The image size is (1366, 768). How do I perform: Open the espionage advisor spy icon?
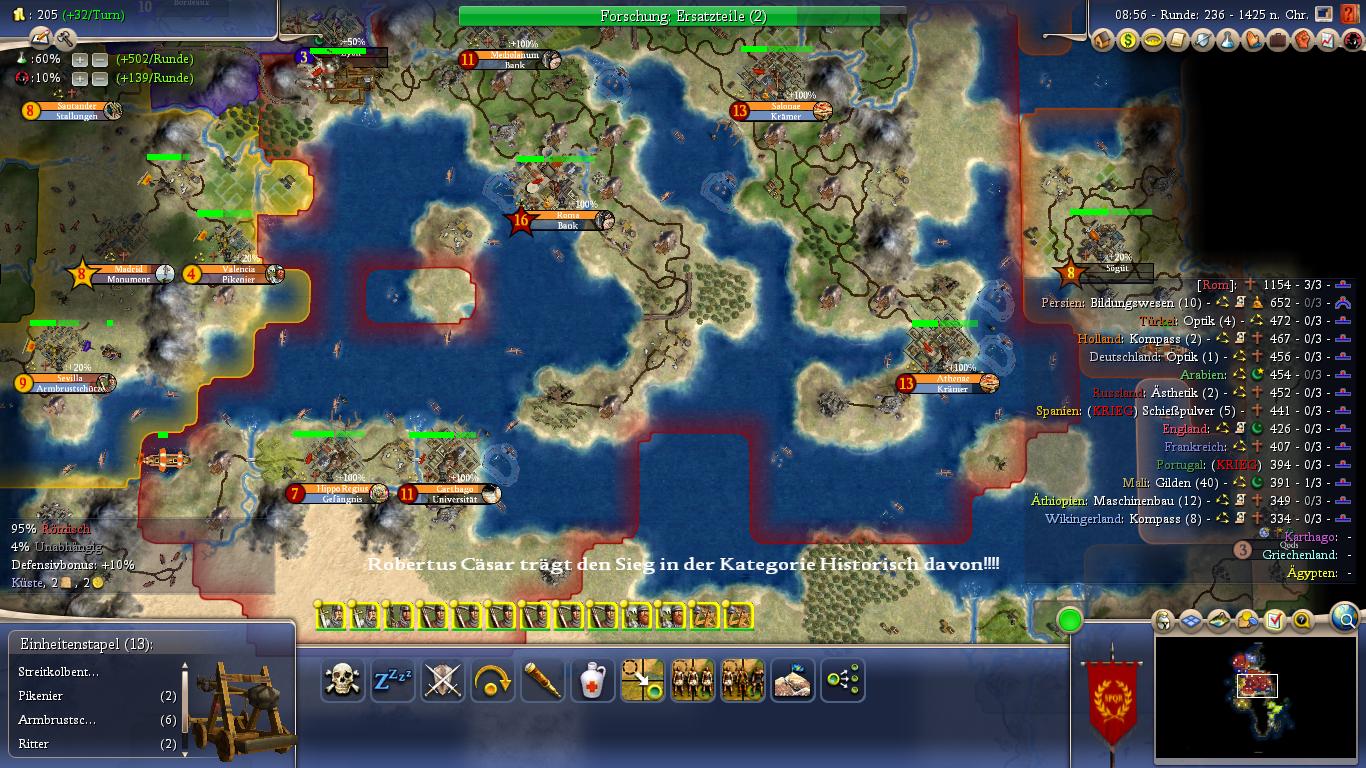tap(1352, 40)
